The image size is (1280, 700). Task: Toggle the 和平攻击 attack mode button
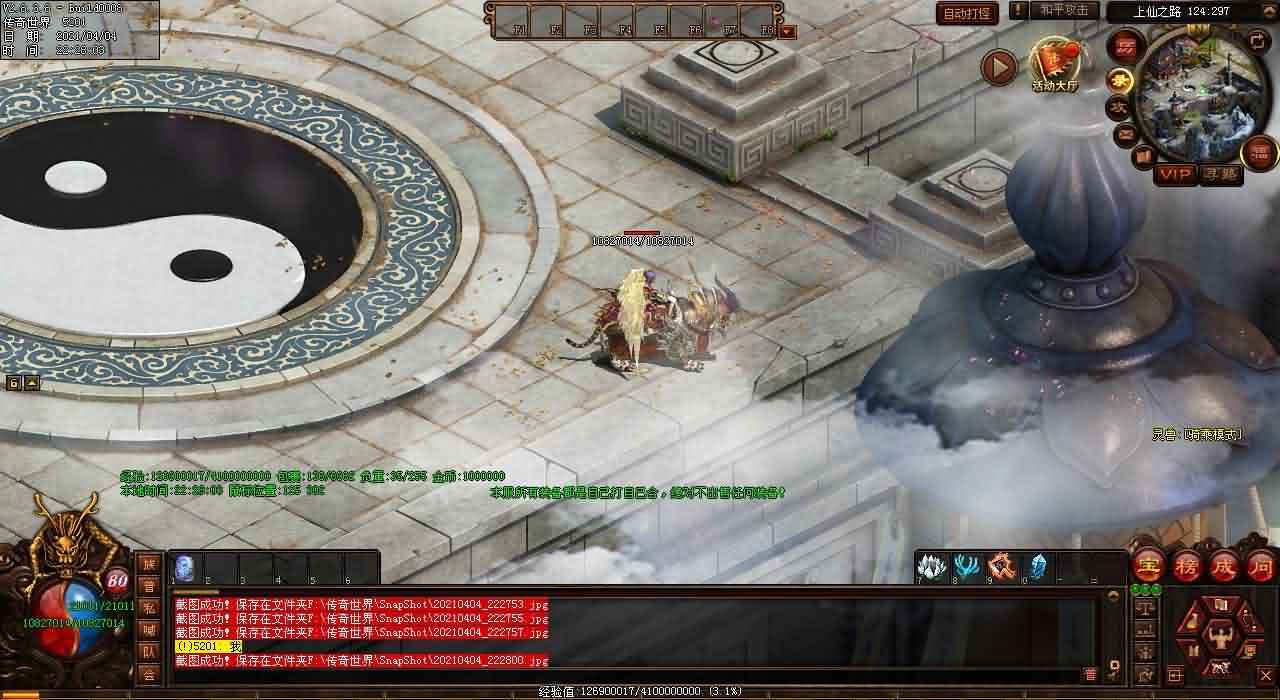point(1063,11)
